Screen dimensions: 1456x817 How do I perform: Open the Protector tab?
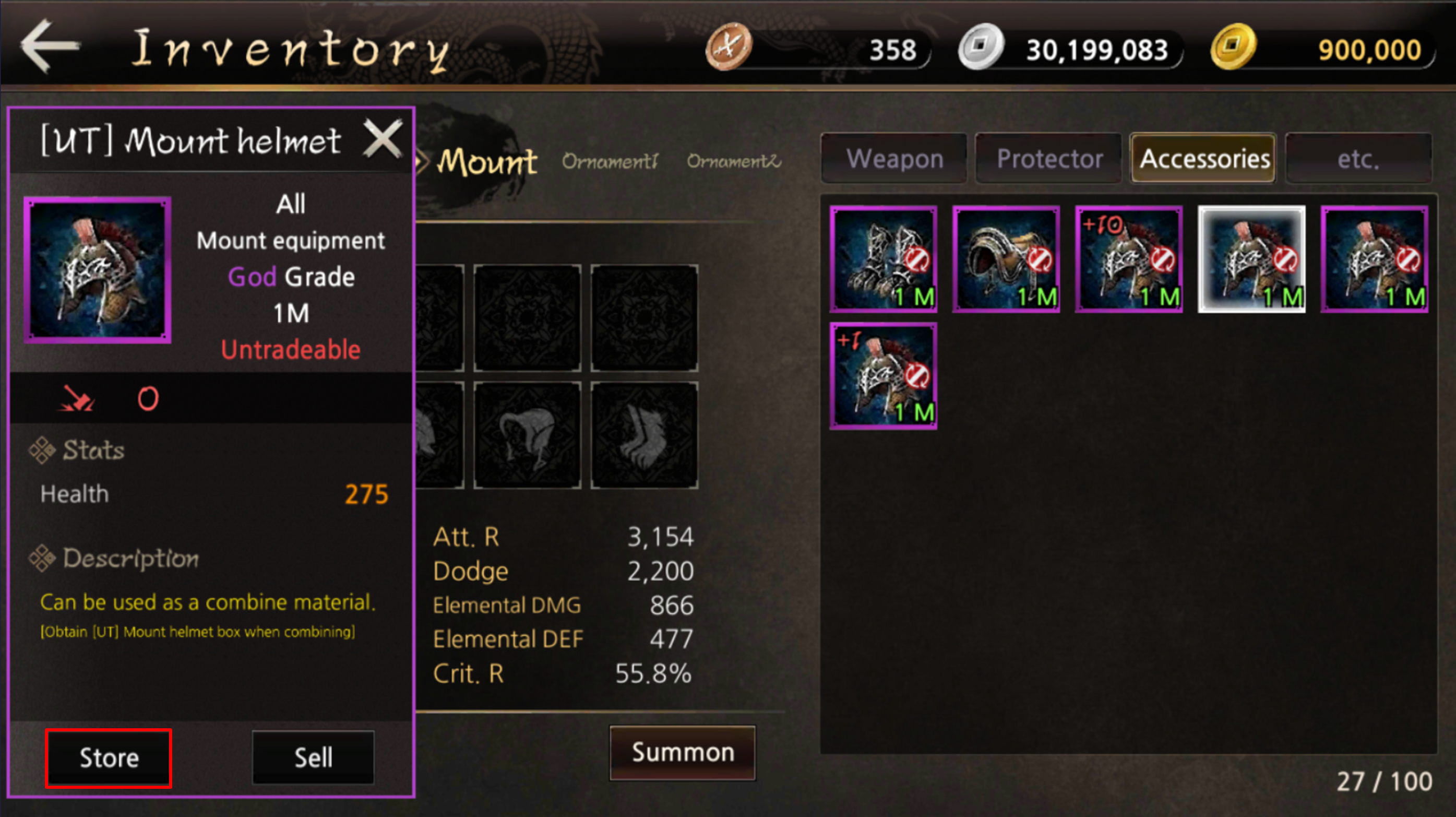click(x=1049, y=159)
